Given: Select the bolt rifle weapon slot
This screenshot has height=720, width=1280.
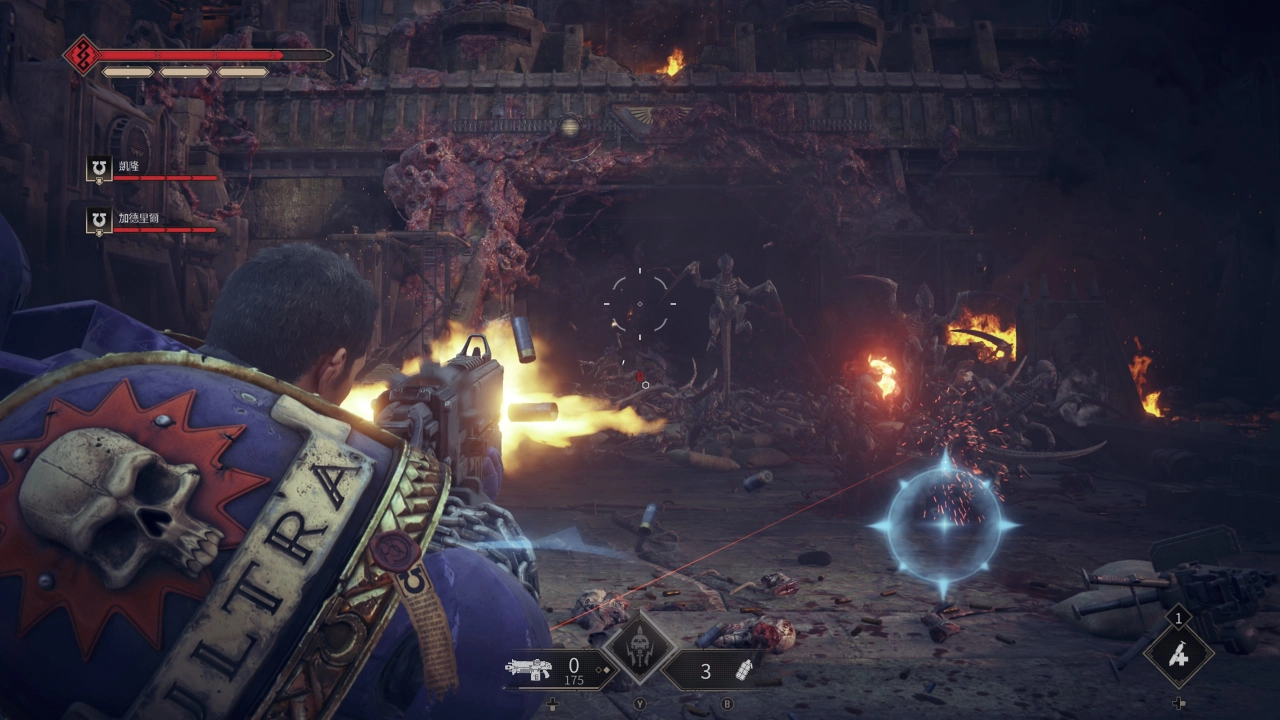Looking at the screenshot, I should point(530,670).
